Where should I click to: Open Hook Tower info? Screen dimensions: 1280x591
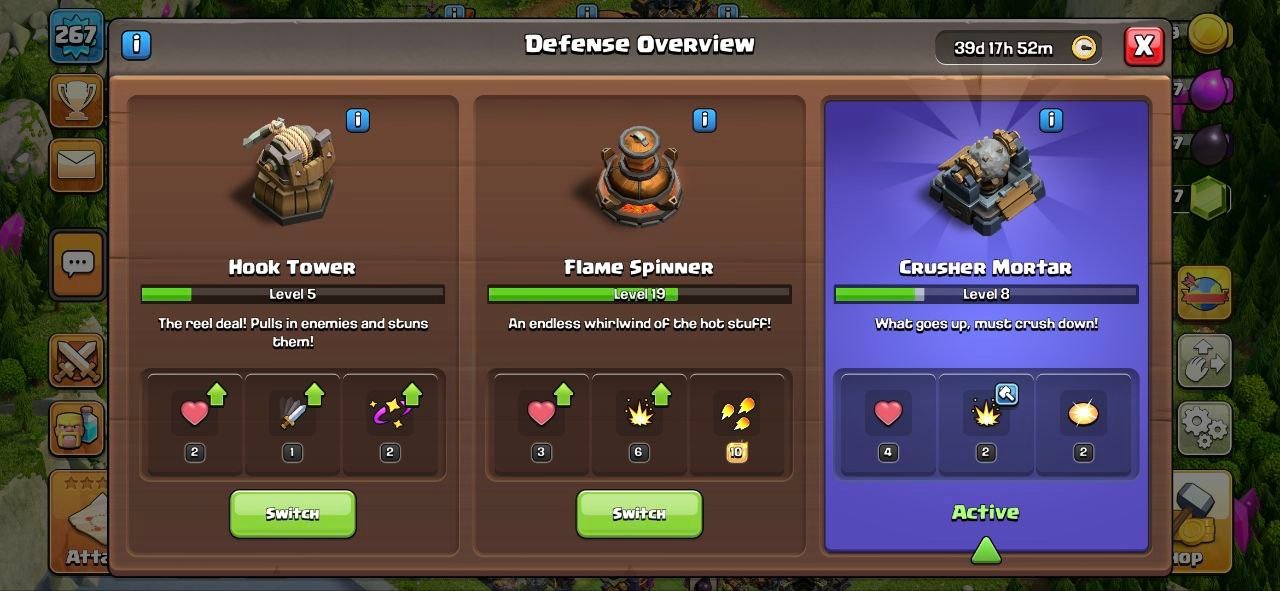[x=357, y=121]
